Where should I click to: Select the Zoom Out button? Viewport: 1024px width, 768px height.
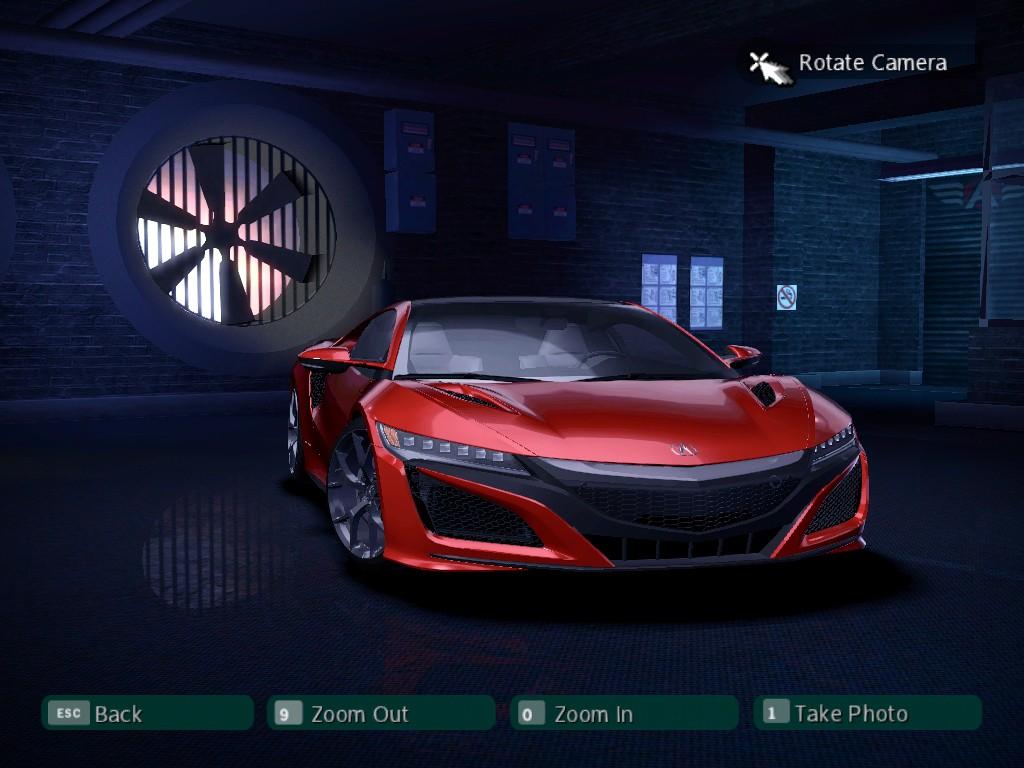click(380, 713)
